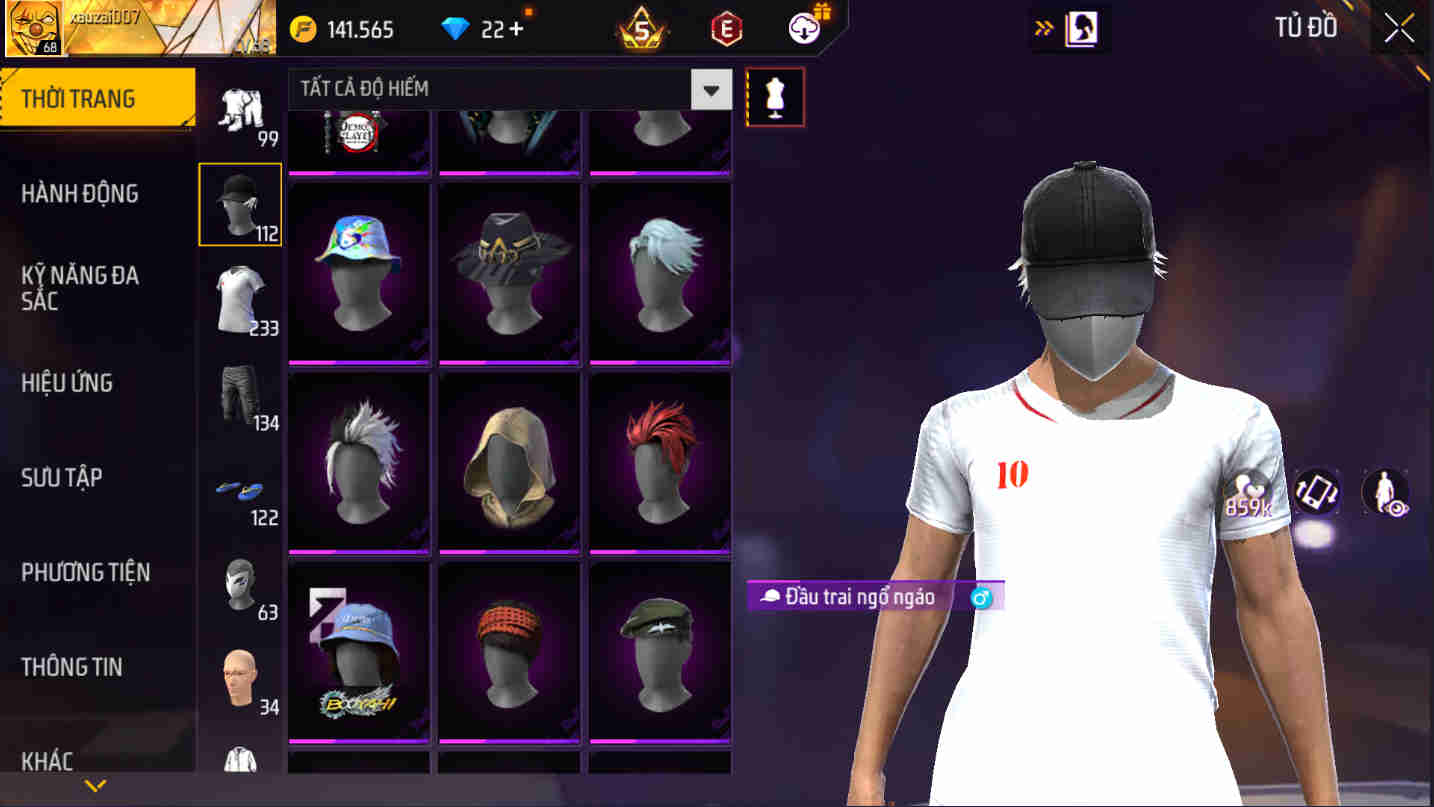Open the gift cloud download icon
Viewport: 1434px width, 807px height.
(798, 28)
